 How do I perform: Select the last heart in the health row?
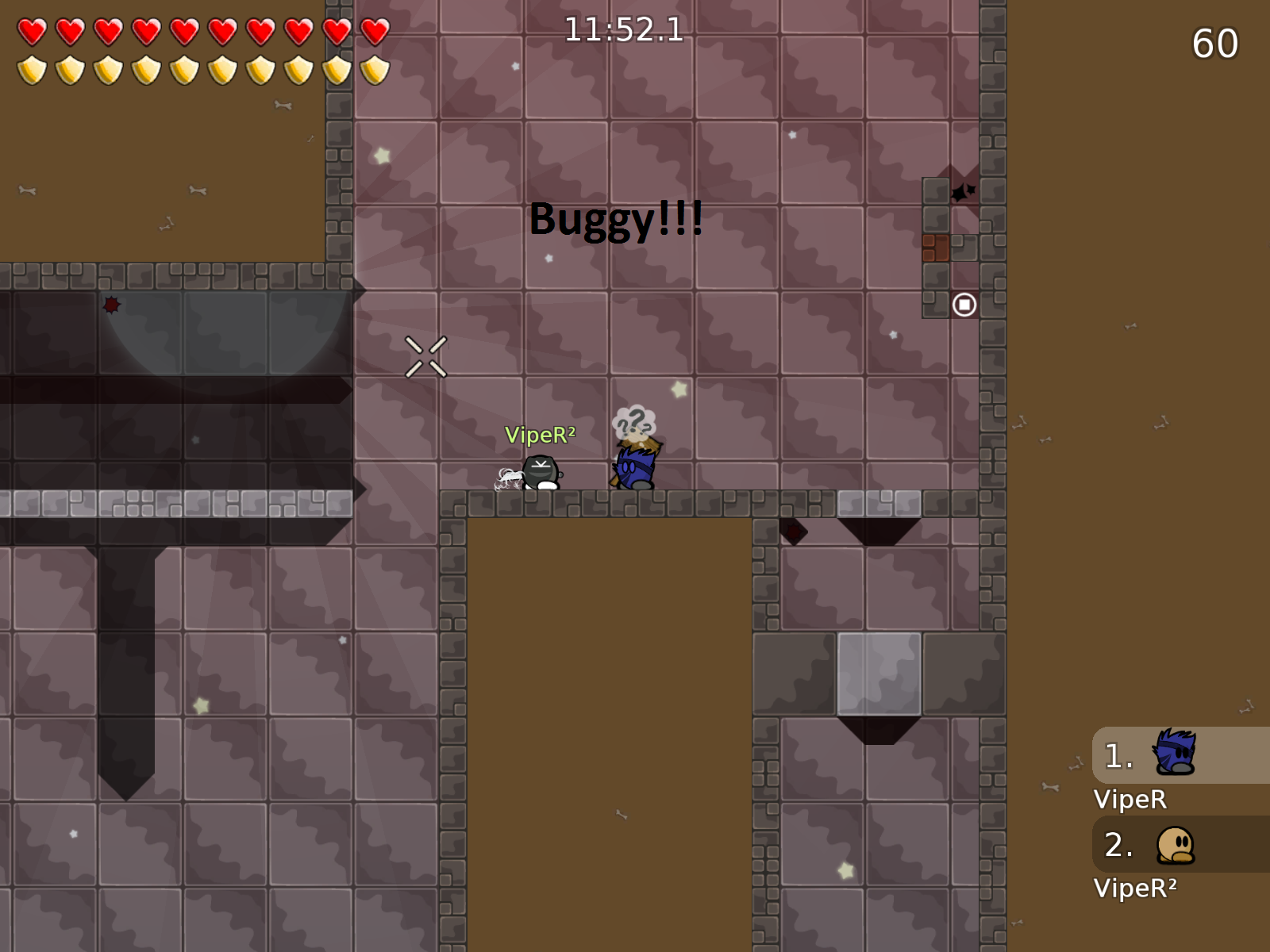375,32
